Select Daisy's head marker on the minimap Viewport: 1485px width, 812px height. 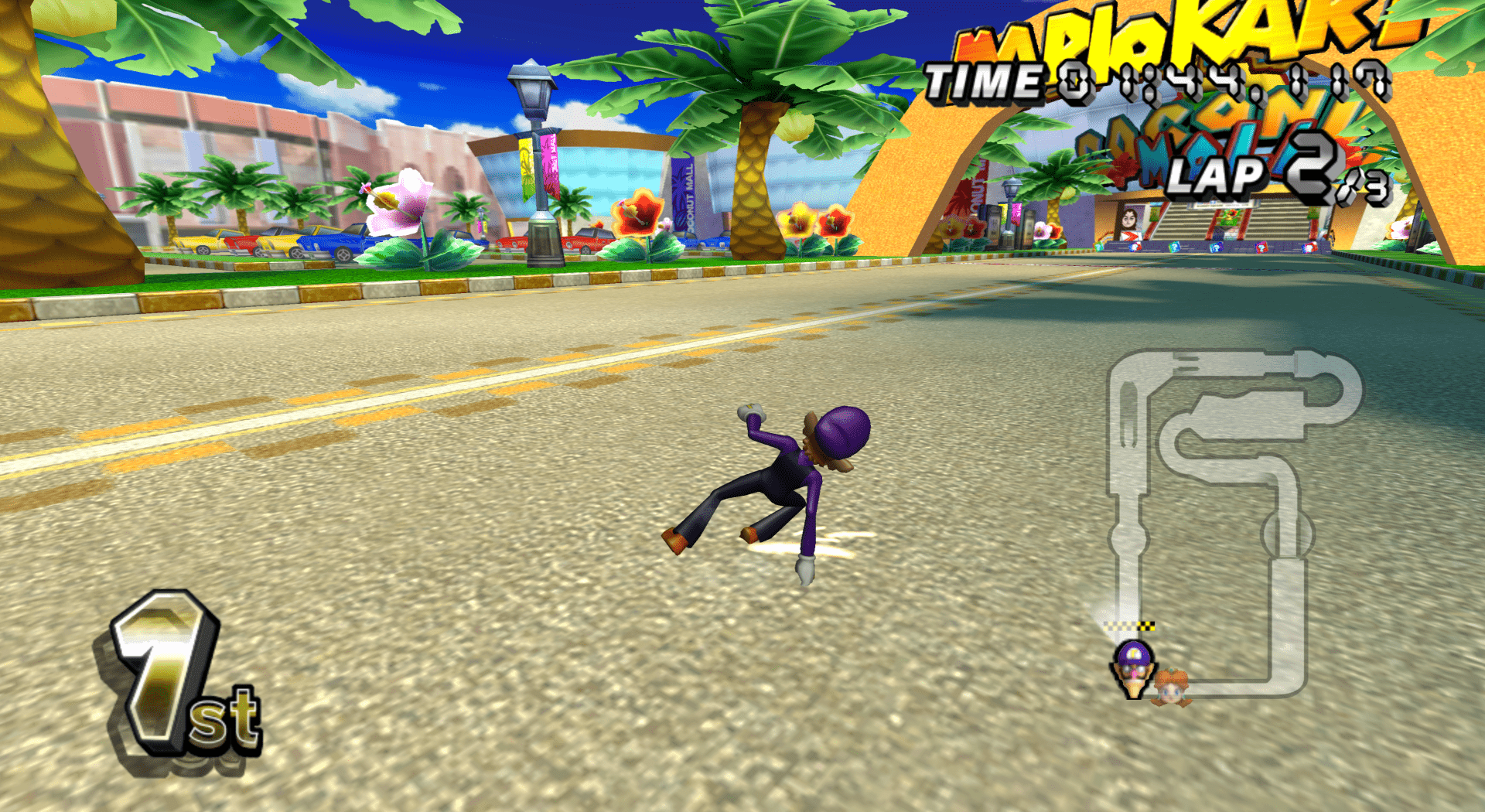(x=1173, y=687)
